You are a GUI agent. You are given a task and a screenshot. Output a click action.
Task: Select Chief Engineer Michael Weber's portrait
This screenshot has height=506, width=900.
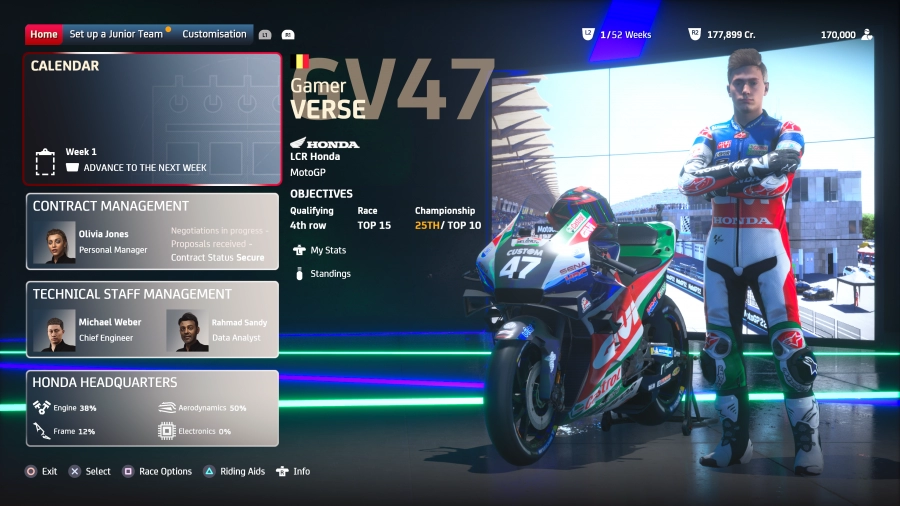click(x=54, y=331)
